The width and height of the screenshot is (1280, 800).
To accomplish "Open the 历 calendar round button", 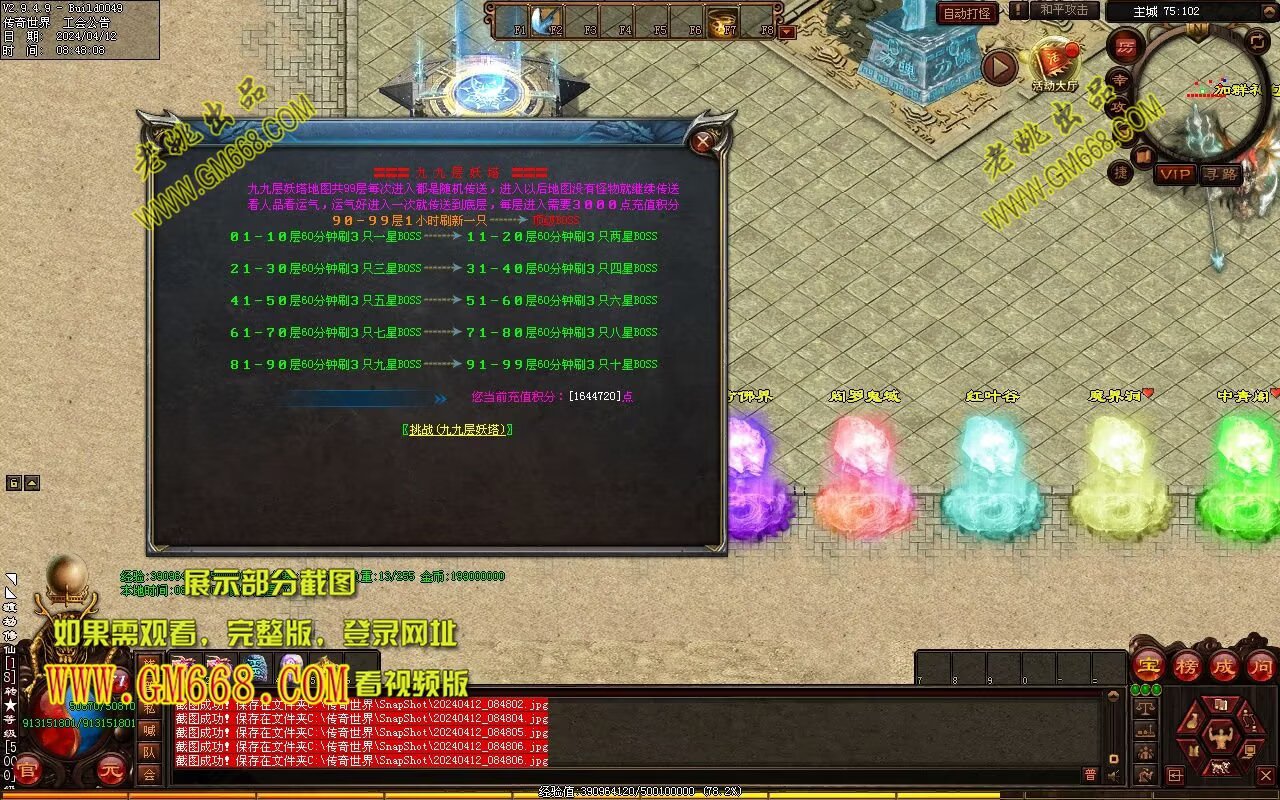I will 1125,46.
